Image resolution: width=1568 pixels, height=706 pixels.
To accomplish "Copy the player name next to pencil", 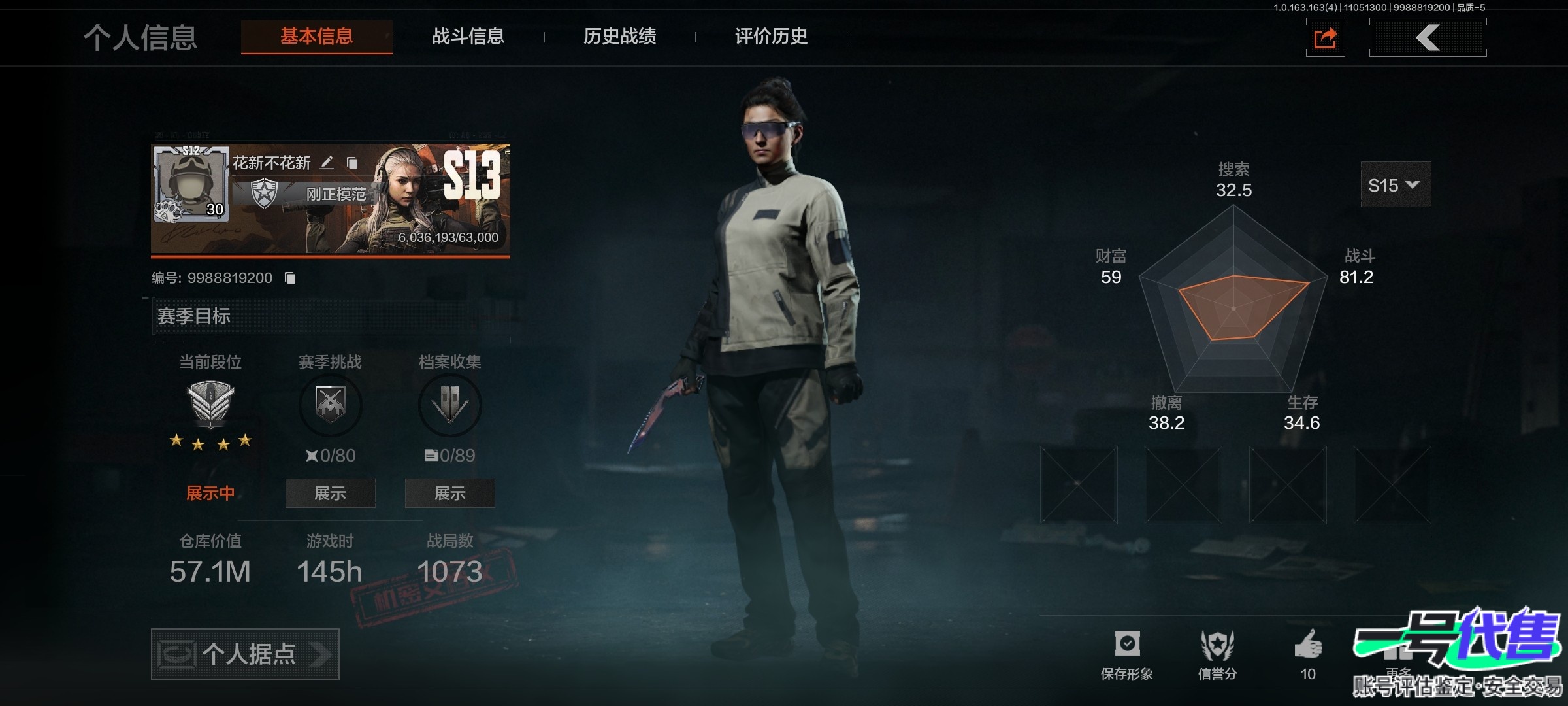I will (352, 163).
